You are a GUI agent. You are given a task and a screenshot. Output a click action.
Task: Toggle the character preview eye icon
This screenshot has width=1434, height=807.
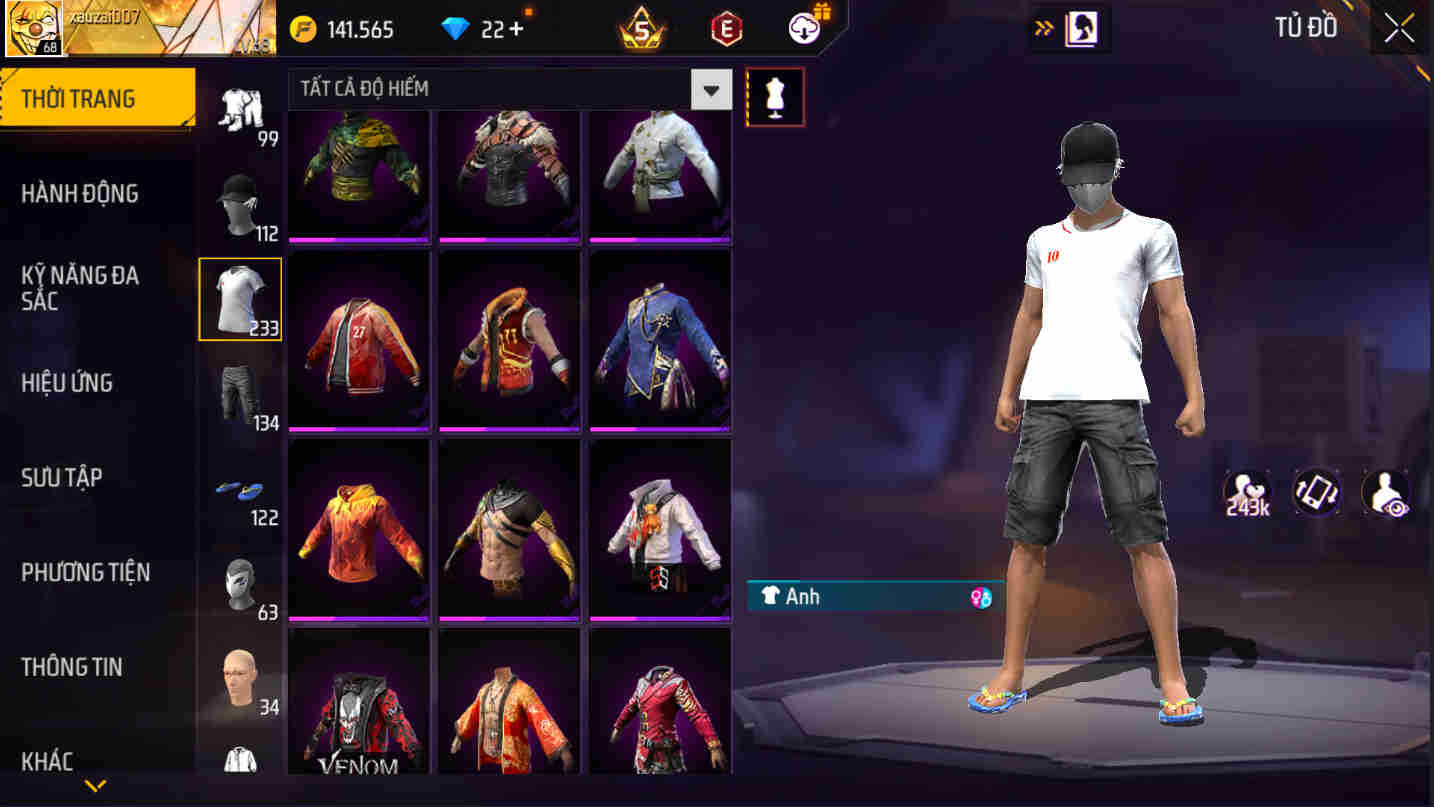1385,491
